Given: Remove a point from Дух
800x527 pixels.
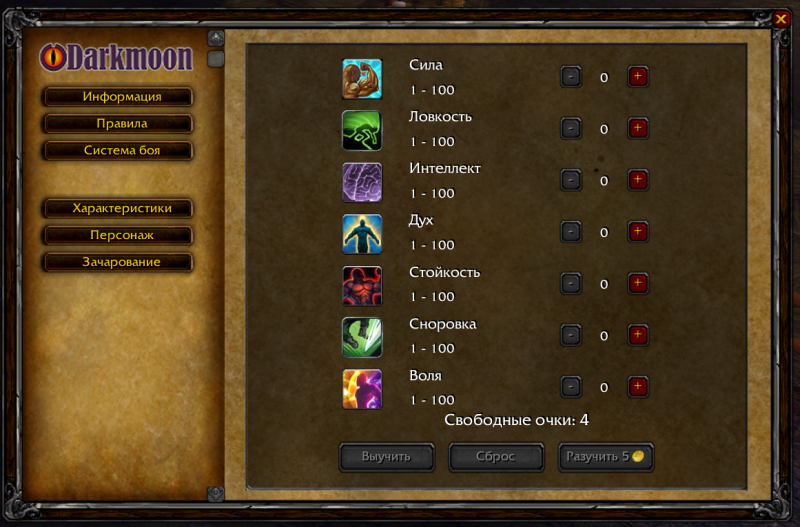Looking at the screenshot, I should pyautogui.click(x=570, y=232).
